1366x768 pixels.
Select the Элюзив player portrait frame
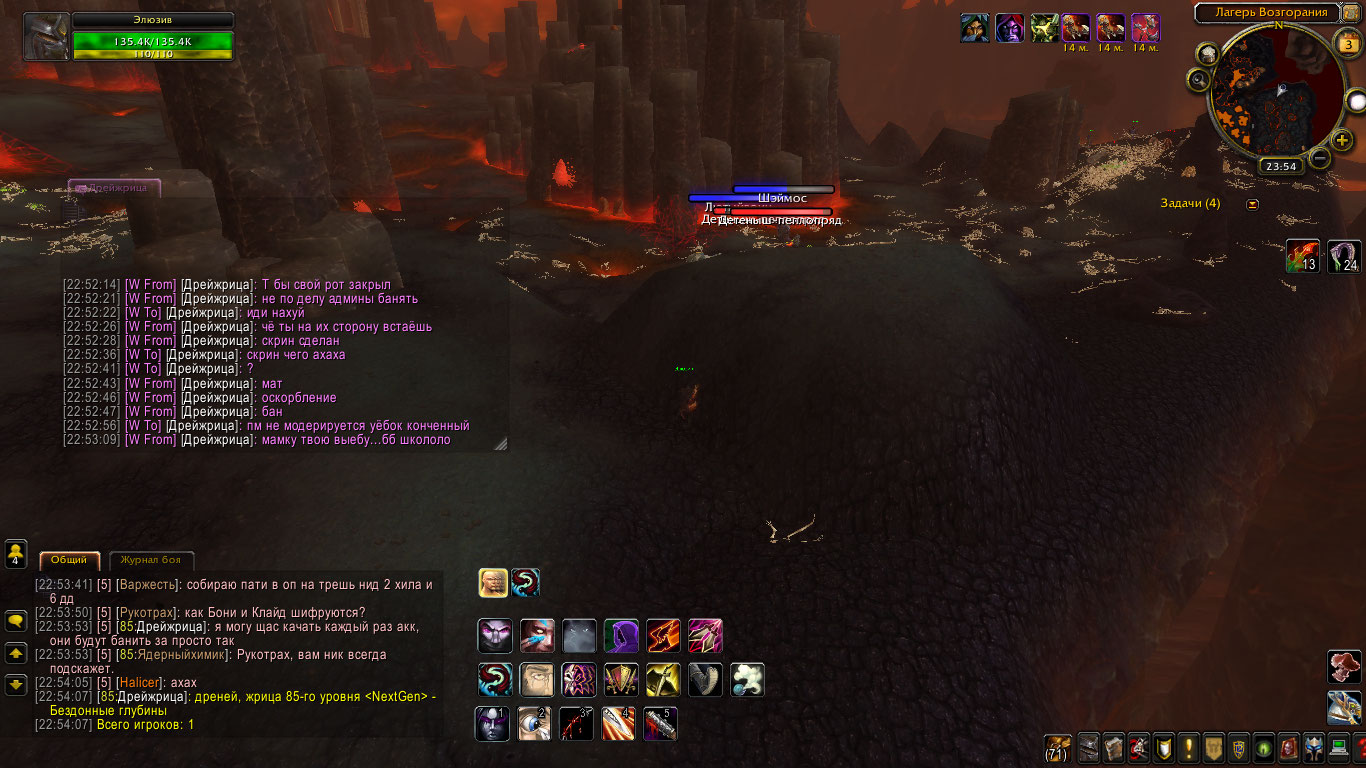(x=46, y=37)
